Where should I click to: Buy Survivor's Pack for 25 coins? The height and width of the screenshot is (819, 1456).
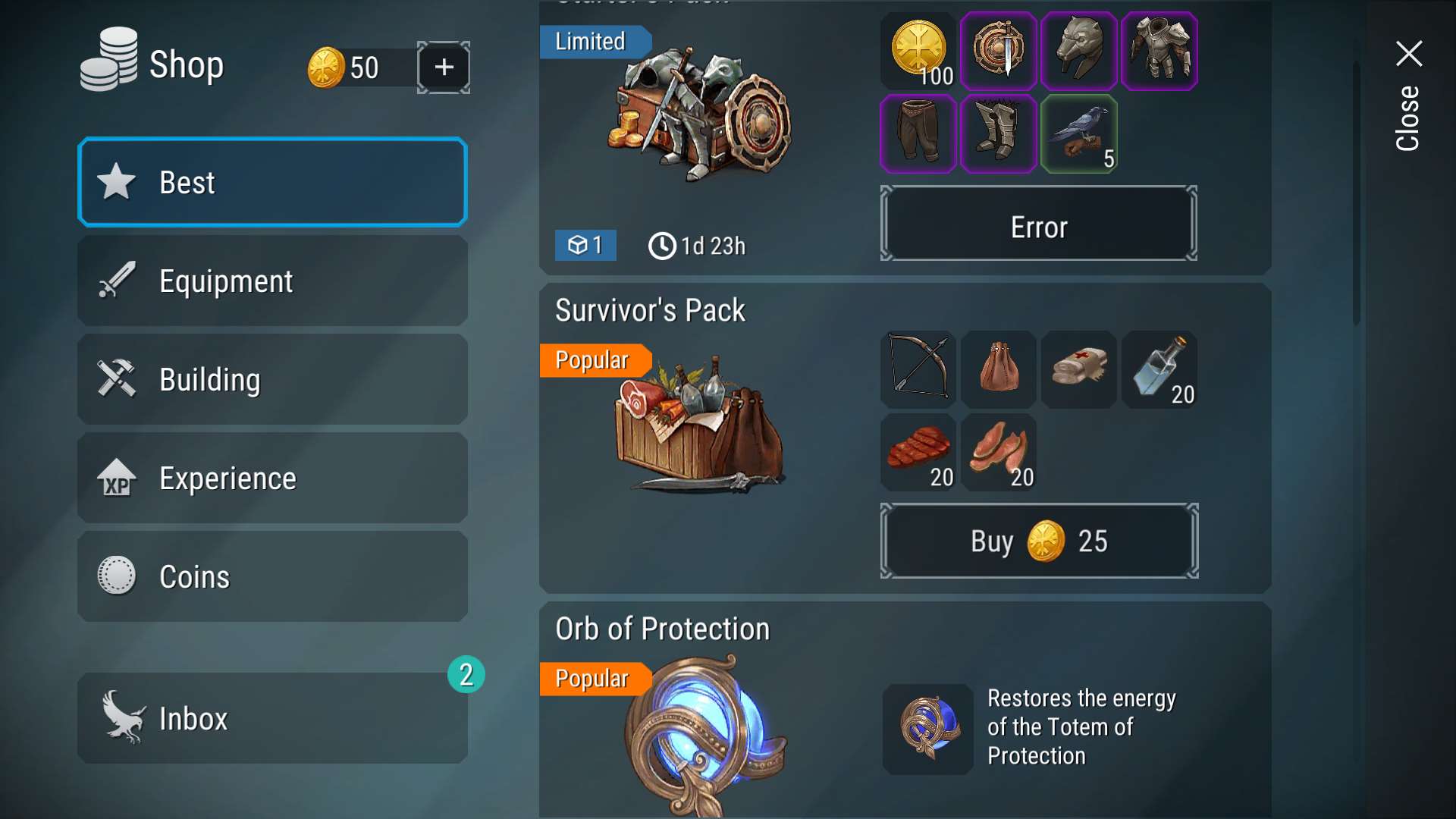(1038, 541)
